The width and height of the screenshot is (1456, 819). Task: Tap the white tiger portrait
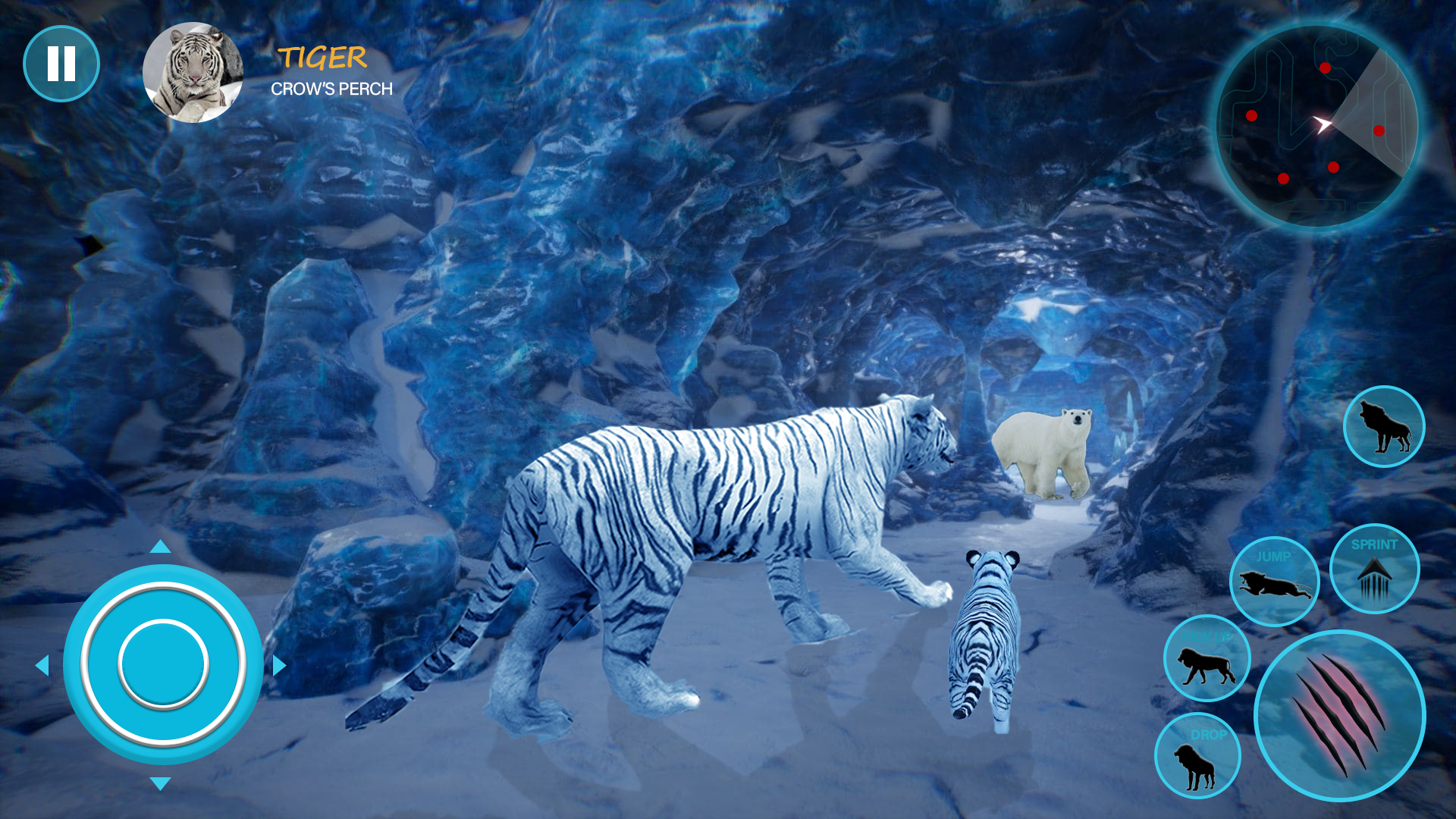(x=193, y=73)
